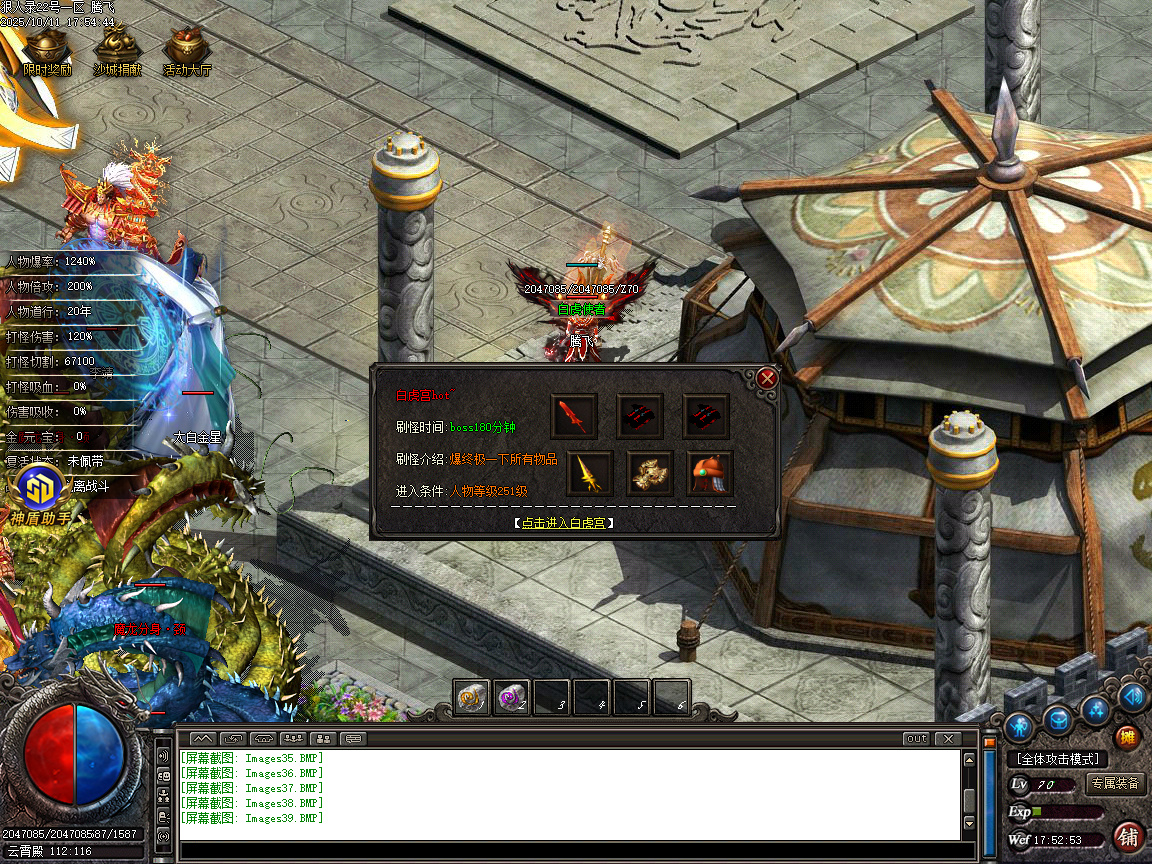Select the golden sword reward slot

[x=590, y=473]
